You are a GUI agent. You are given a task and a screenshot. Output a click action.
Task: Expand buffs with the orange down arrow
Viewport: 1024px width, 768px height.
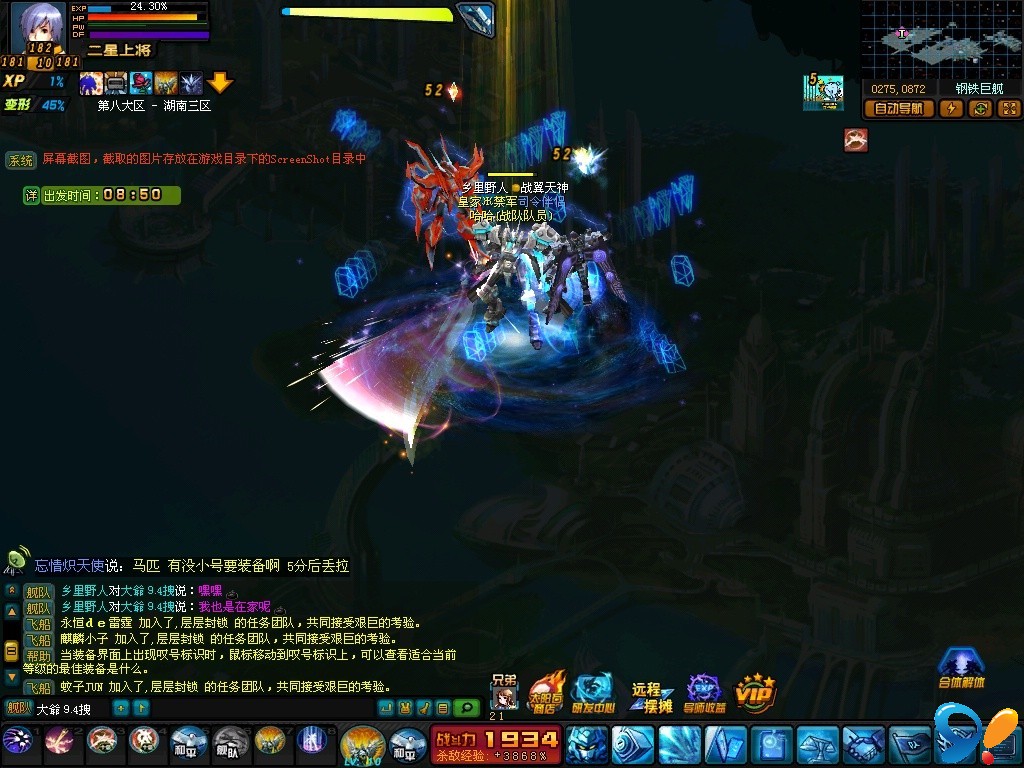[220, 83]
